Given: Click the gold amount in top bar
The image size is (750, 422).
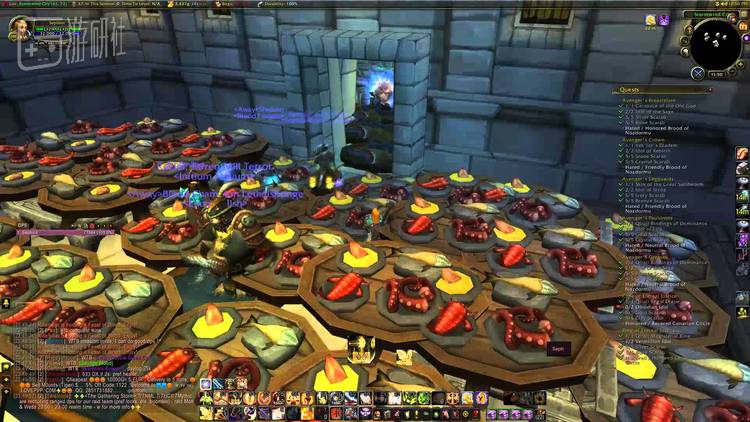Looking at the screenshot, I should click(x=187, y=4).
